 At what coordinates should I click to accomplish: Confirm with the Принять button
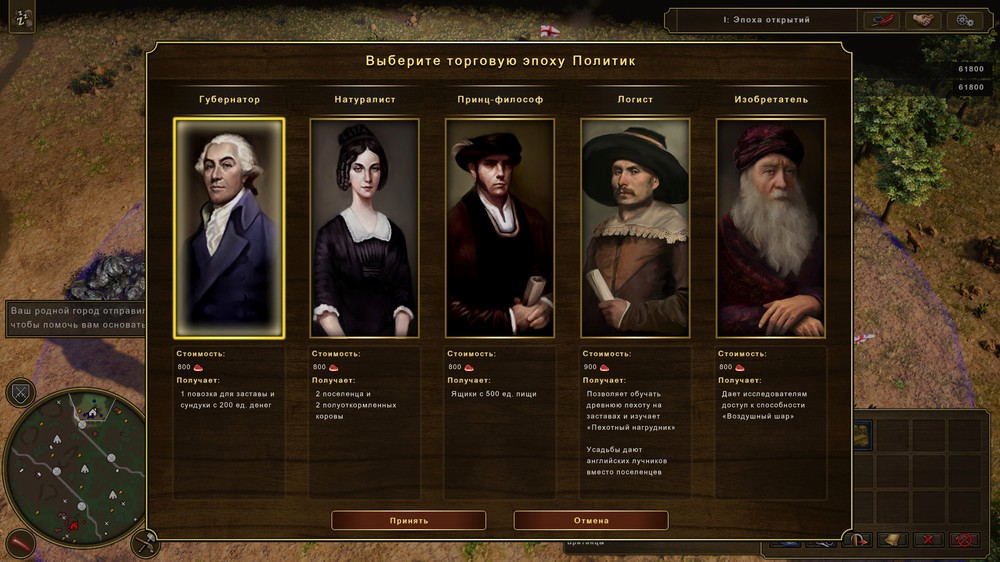point(408,520)
